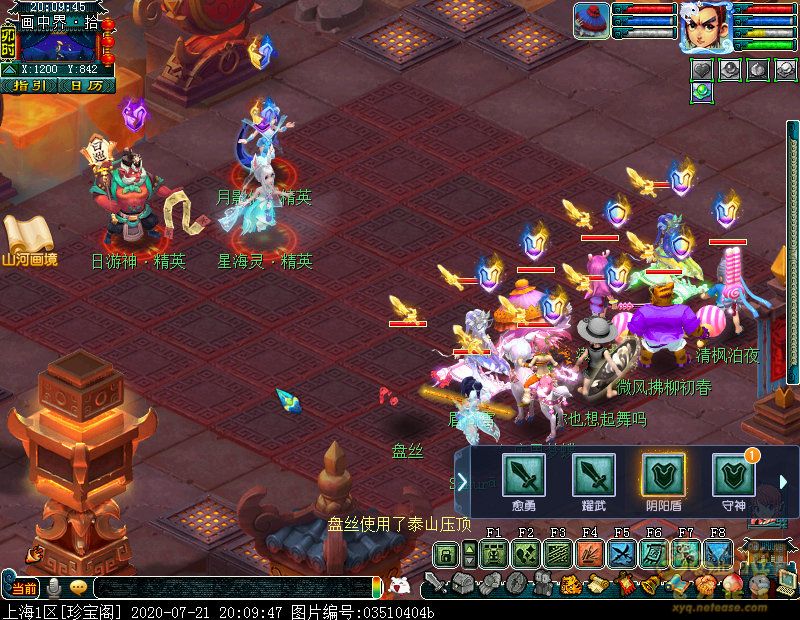Activate the F8 blue skill slot
Viewport: 800px width, 620px height.
click(718, 554)
